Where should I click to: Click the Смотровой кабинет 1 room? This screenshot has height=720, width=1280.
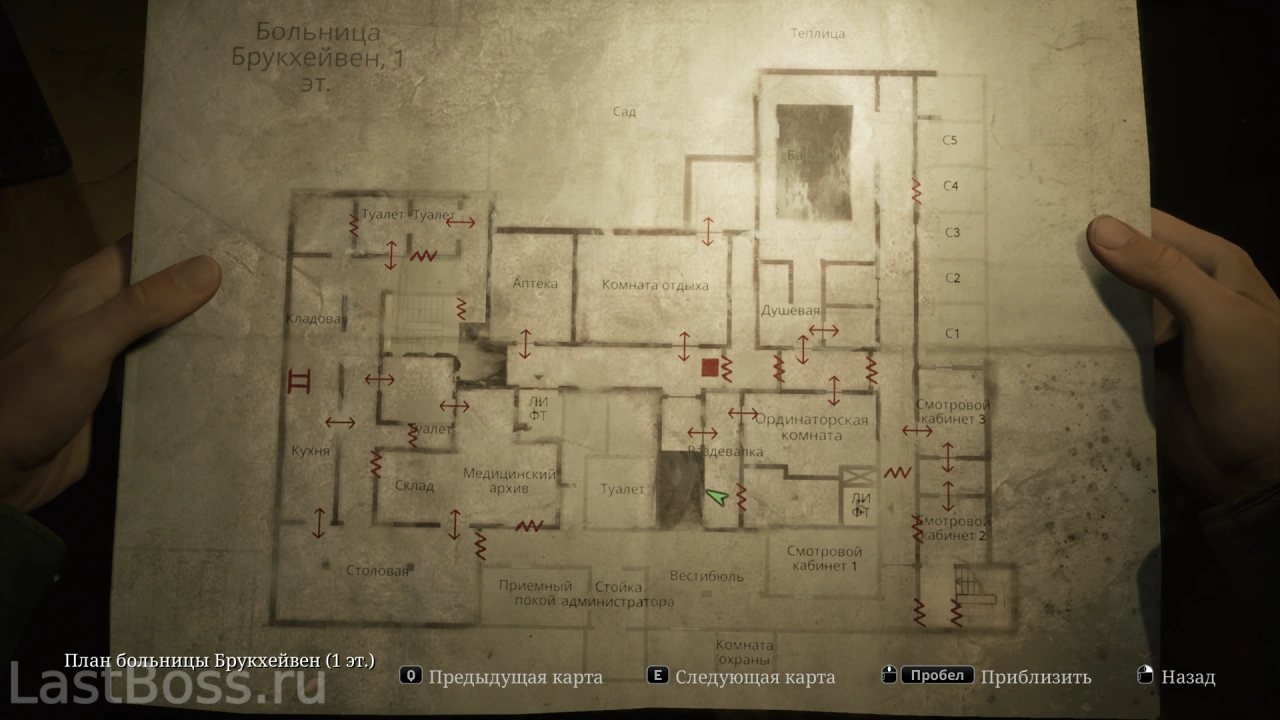[x=824, y=558]
